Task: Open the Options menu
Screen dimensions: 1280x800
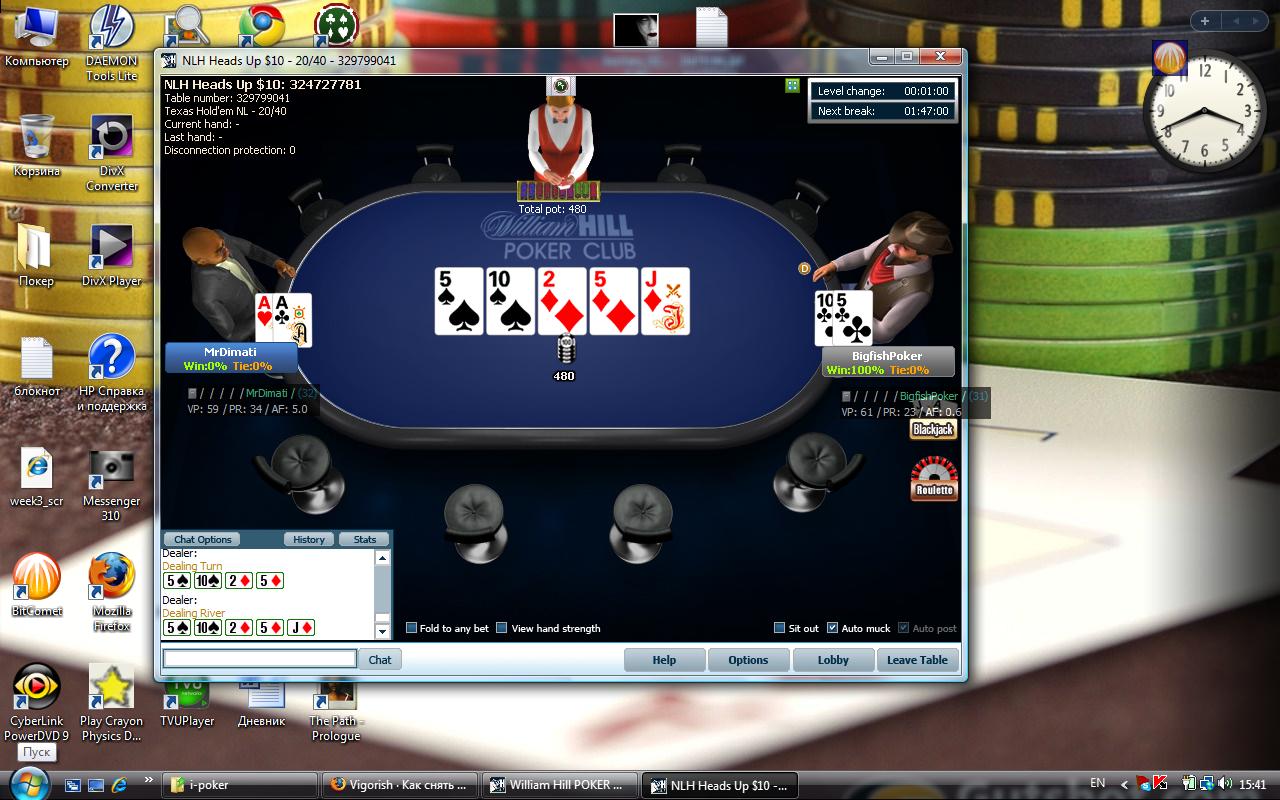Action: (x=748, y=660)
